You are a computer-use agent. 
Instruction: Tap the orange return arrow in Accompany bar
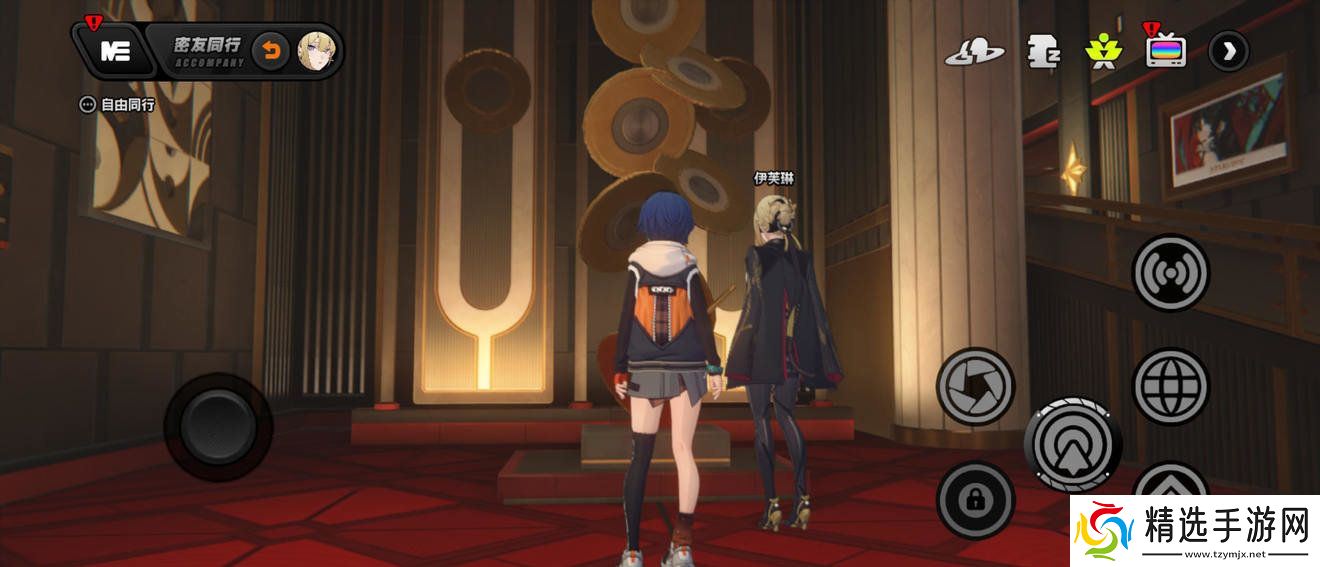[x=270, y=50]
